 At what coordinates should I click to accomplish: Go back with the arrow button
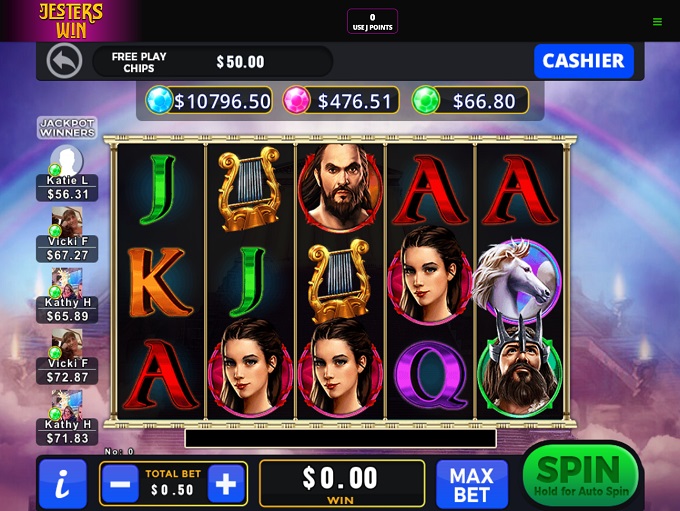(64, 61)
